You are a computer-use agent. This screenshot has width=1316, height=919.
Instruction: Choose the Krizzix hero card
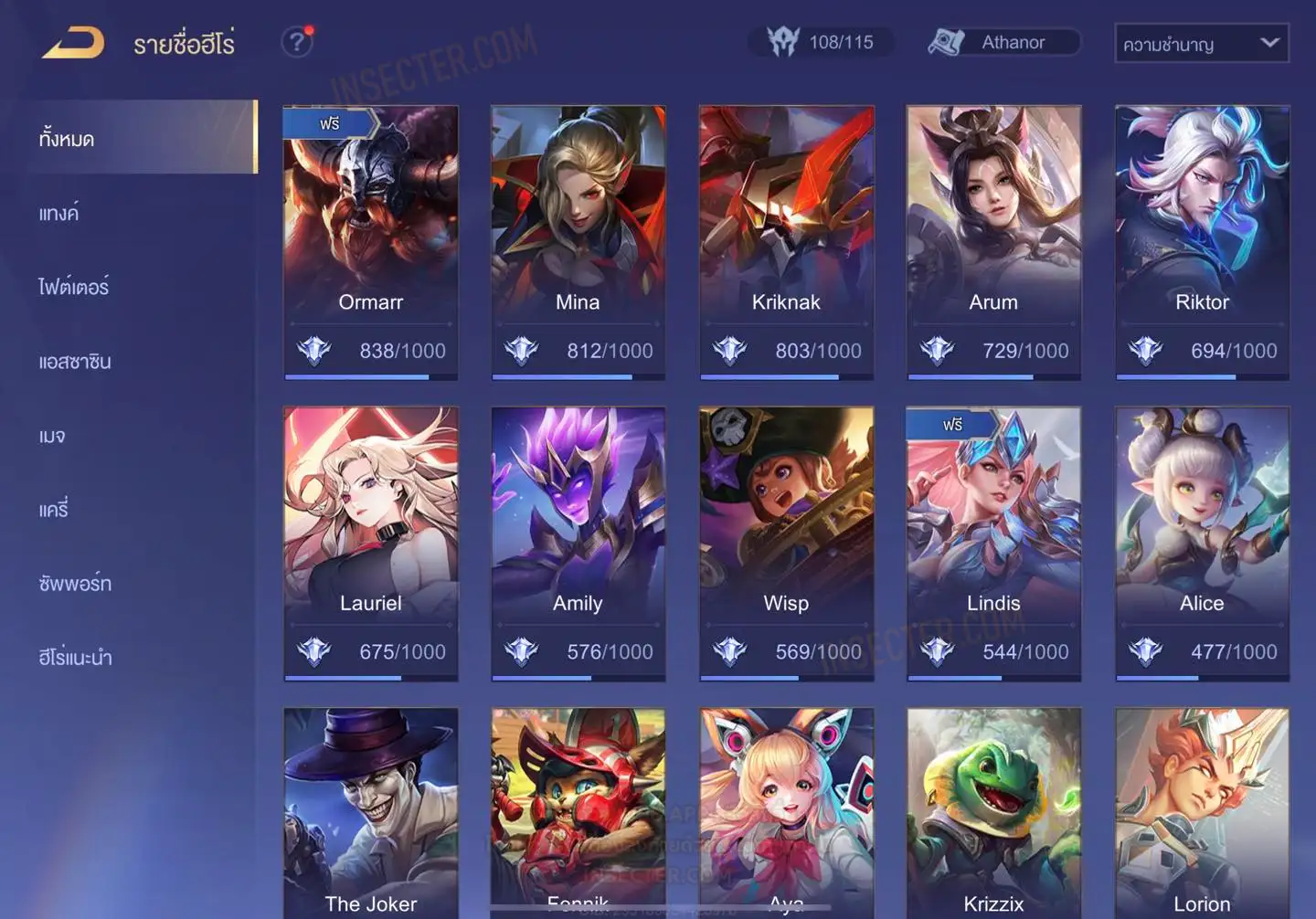coord(993,813)
